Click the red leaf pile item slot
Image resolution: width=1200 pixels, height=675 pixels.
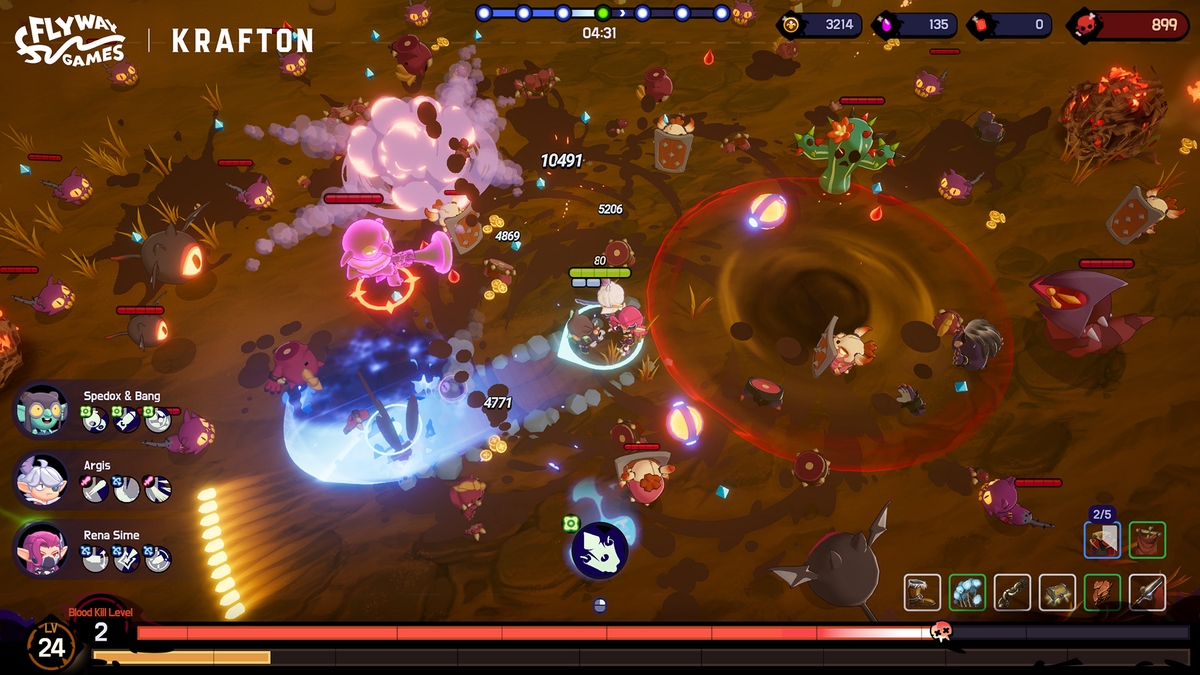click(1102, 592)
